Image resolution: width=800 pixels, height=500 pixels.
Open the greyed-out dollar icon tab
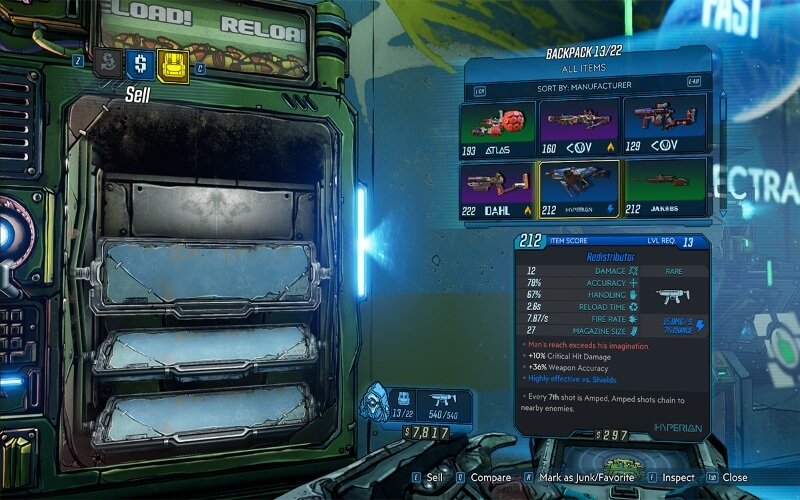point(108,64)
